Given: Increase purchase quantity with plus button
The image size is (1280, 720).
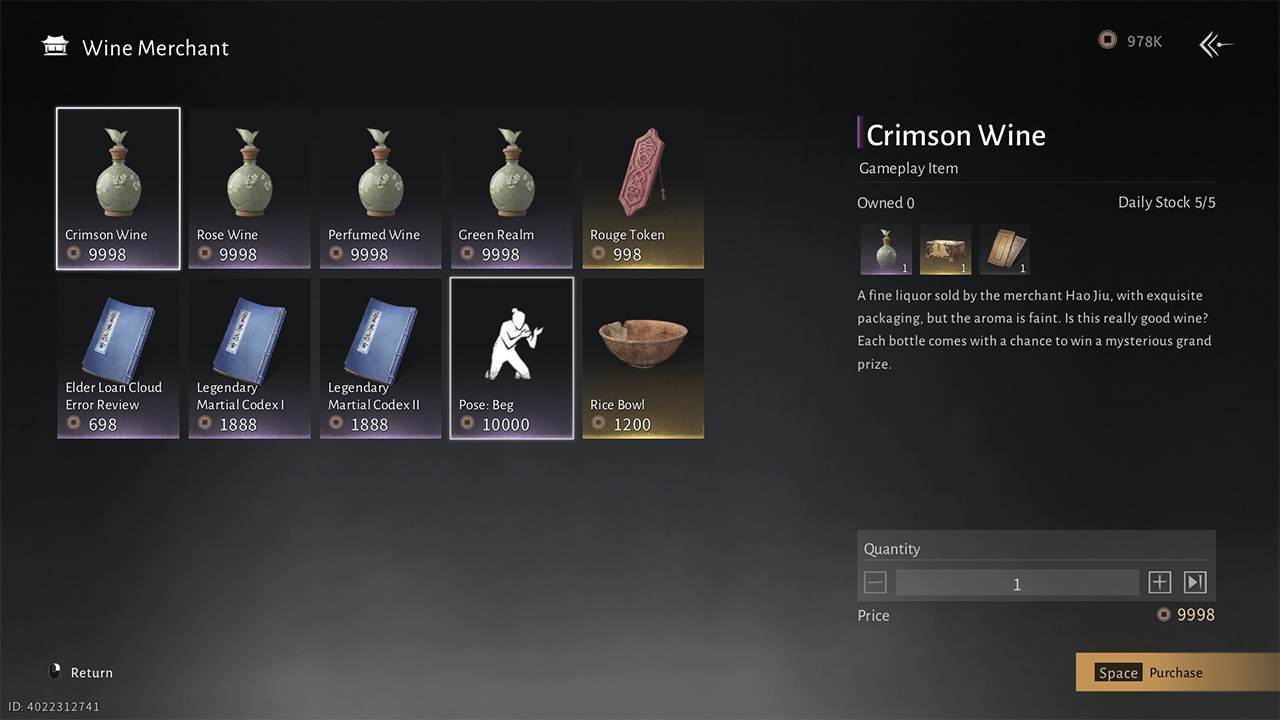Looking at the screenshot, I should point(1159,583).
